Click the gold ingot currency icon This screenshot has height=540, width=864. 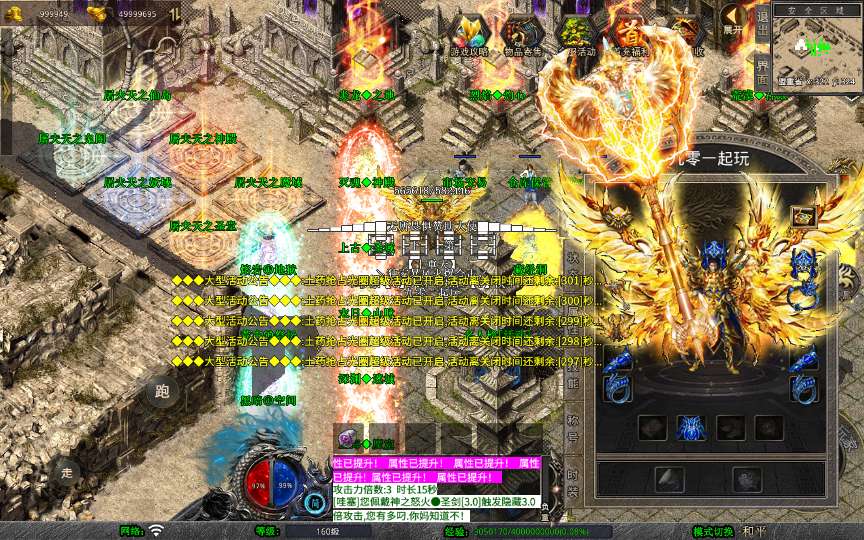97,13
